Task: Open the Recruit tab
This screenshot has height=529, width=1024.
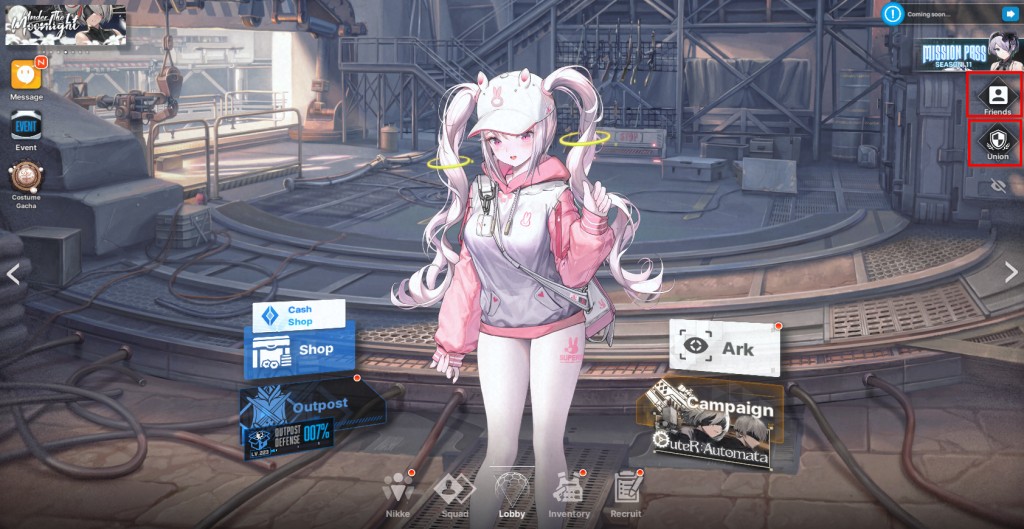Action: (626, 492)
